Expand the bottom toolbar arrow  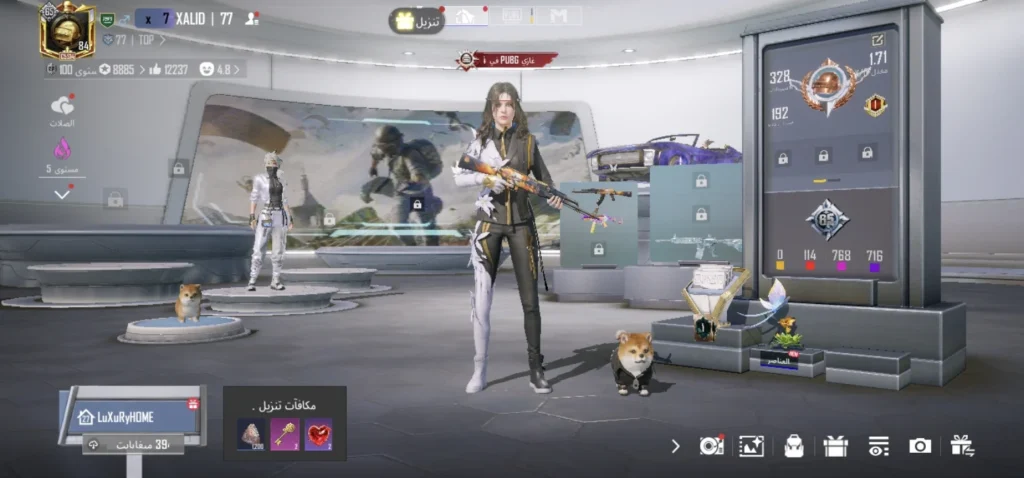click(675, 446)
